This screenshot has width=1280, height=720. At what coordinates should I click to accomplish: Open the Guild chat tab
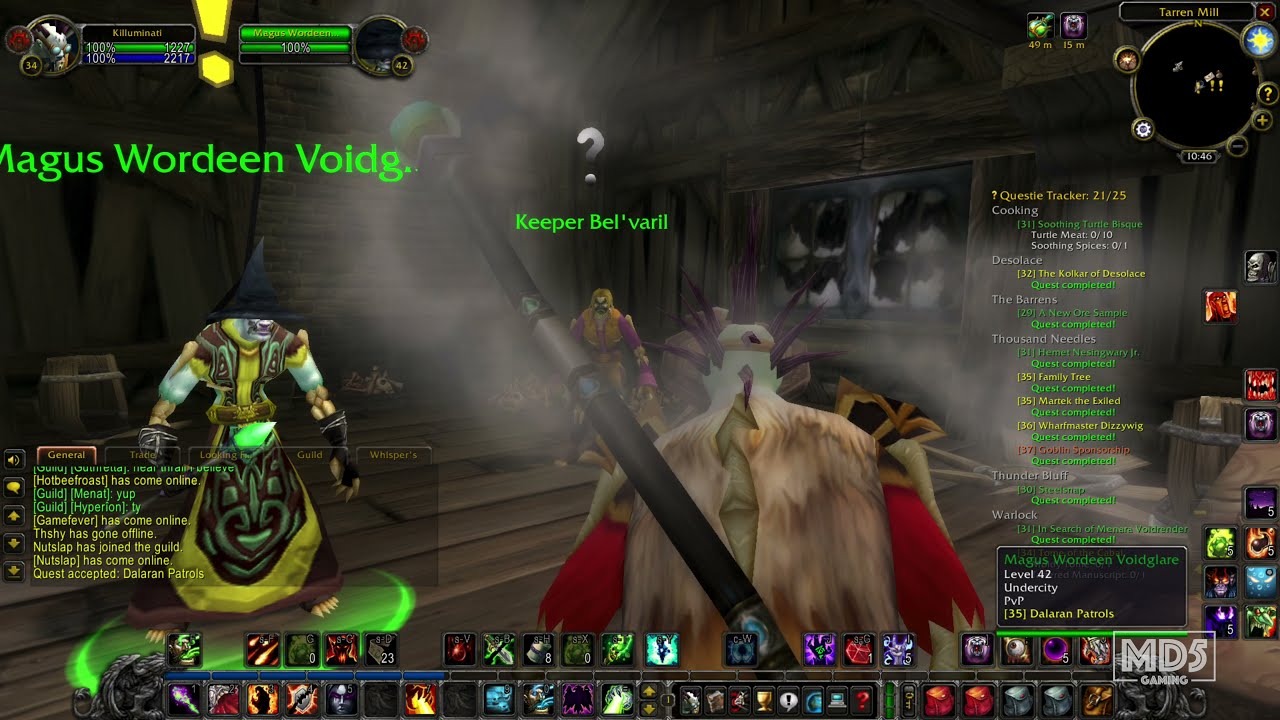click(x=309, y=454)
